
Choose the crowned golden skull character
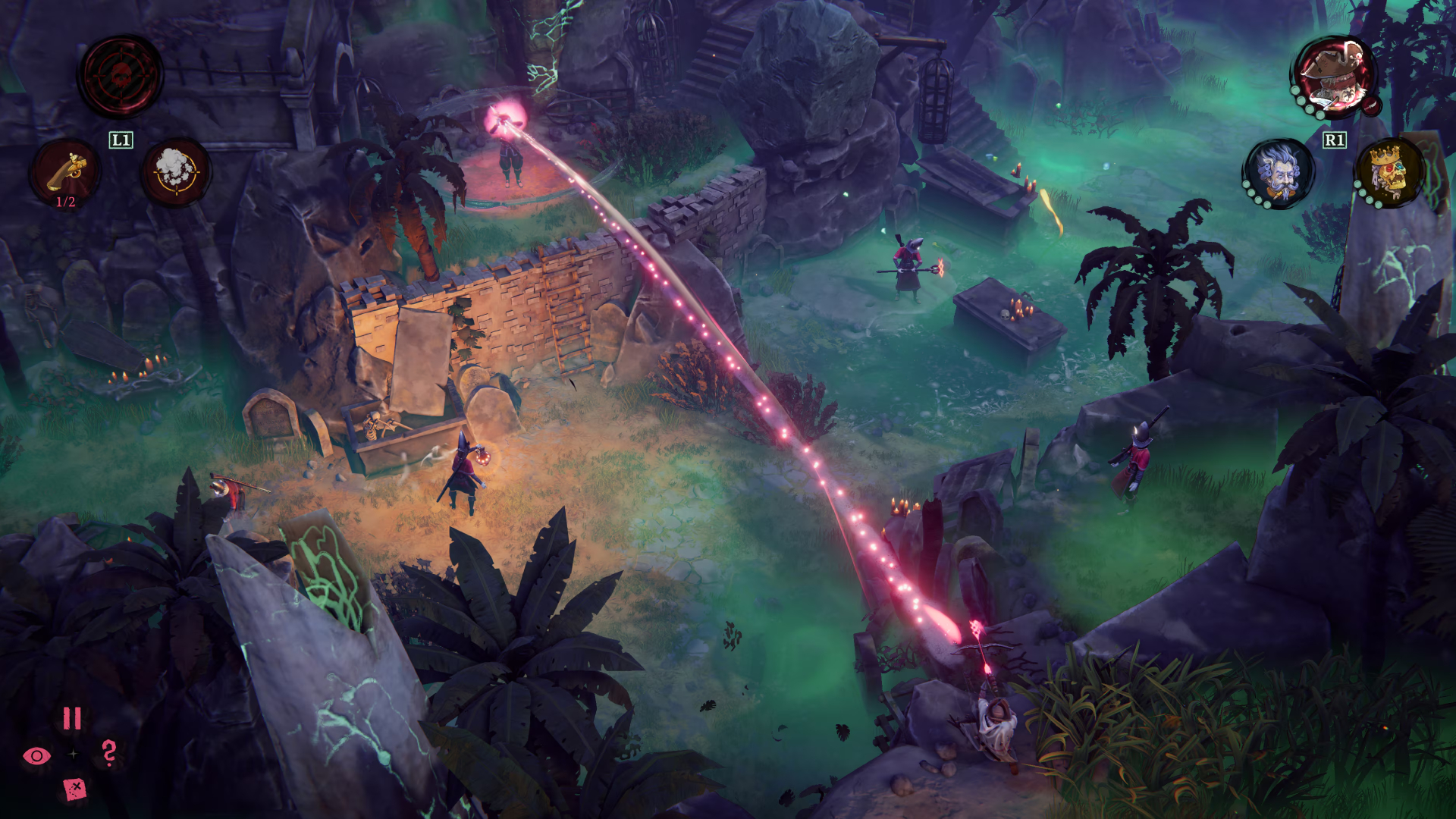[1389, 172]
